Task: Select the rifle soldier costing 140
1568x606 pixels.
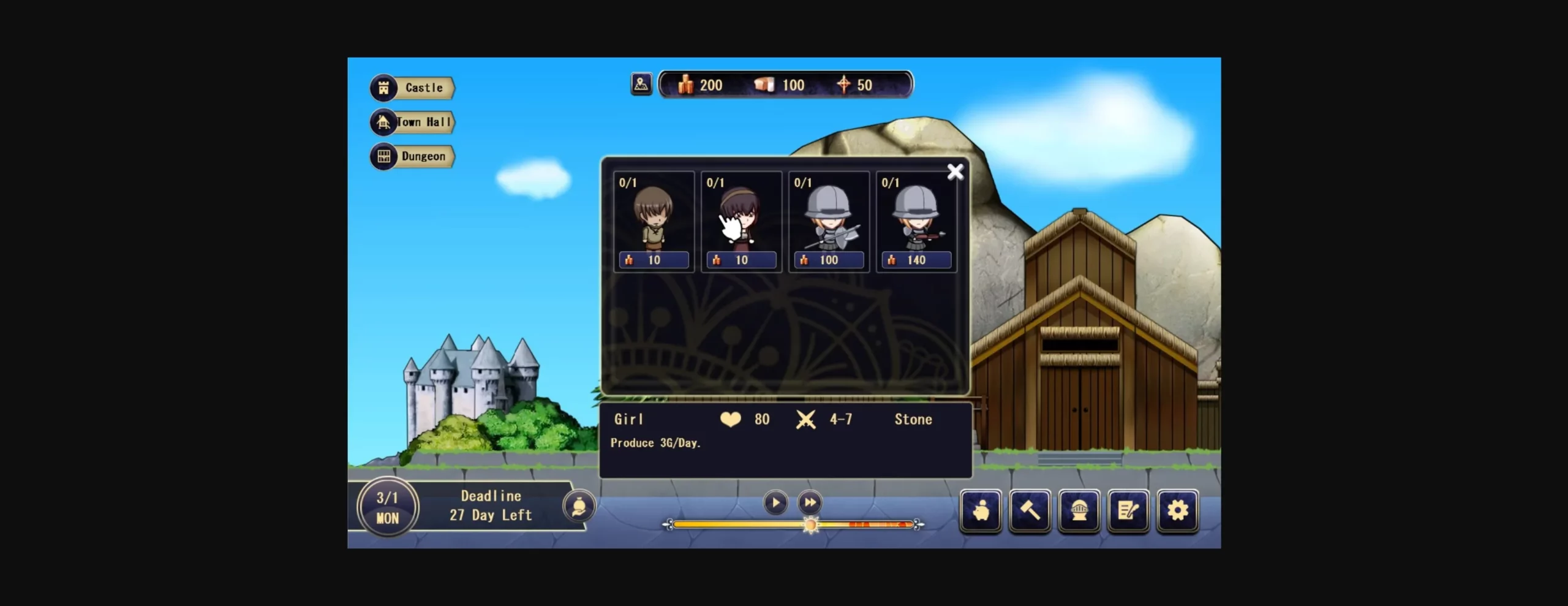Action: pyautogui.click(x=916, y=221)
